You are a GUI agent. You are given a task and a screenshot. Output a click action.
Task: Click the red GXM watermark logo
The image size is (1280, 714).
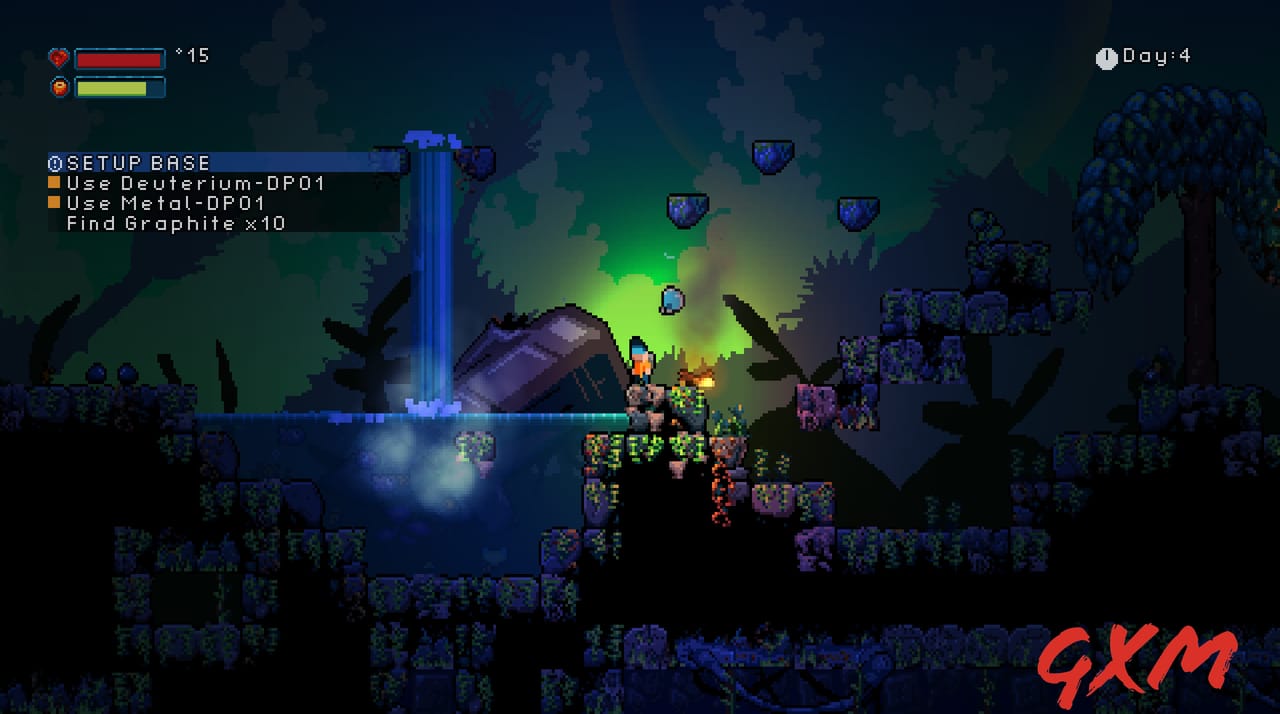click(x=1135, y=665)
